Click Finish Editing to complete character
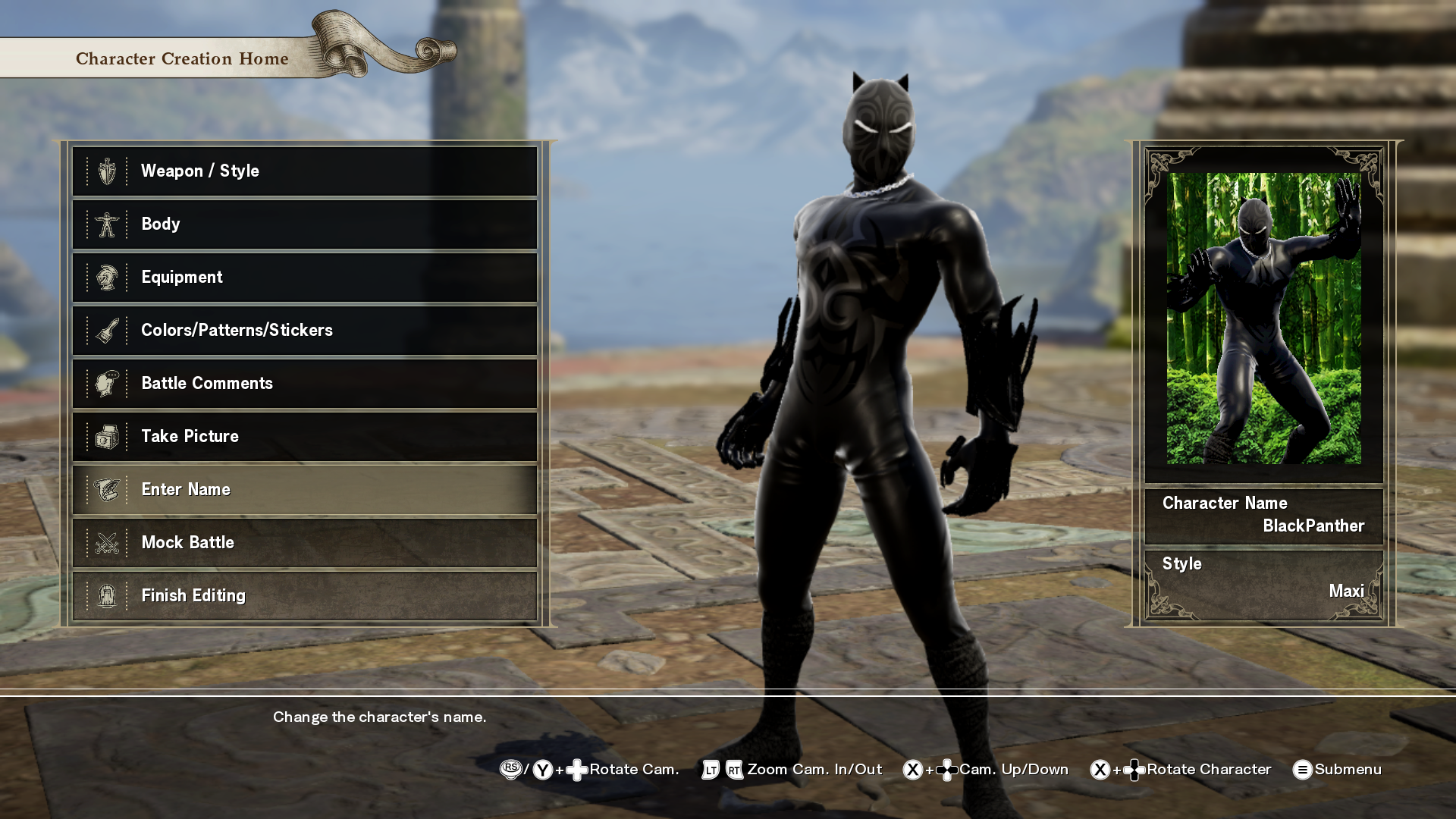The width and height of the screenshot is (1456, 819). (305, 596)
